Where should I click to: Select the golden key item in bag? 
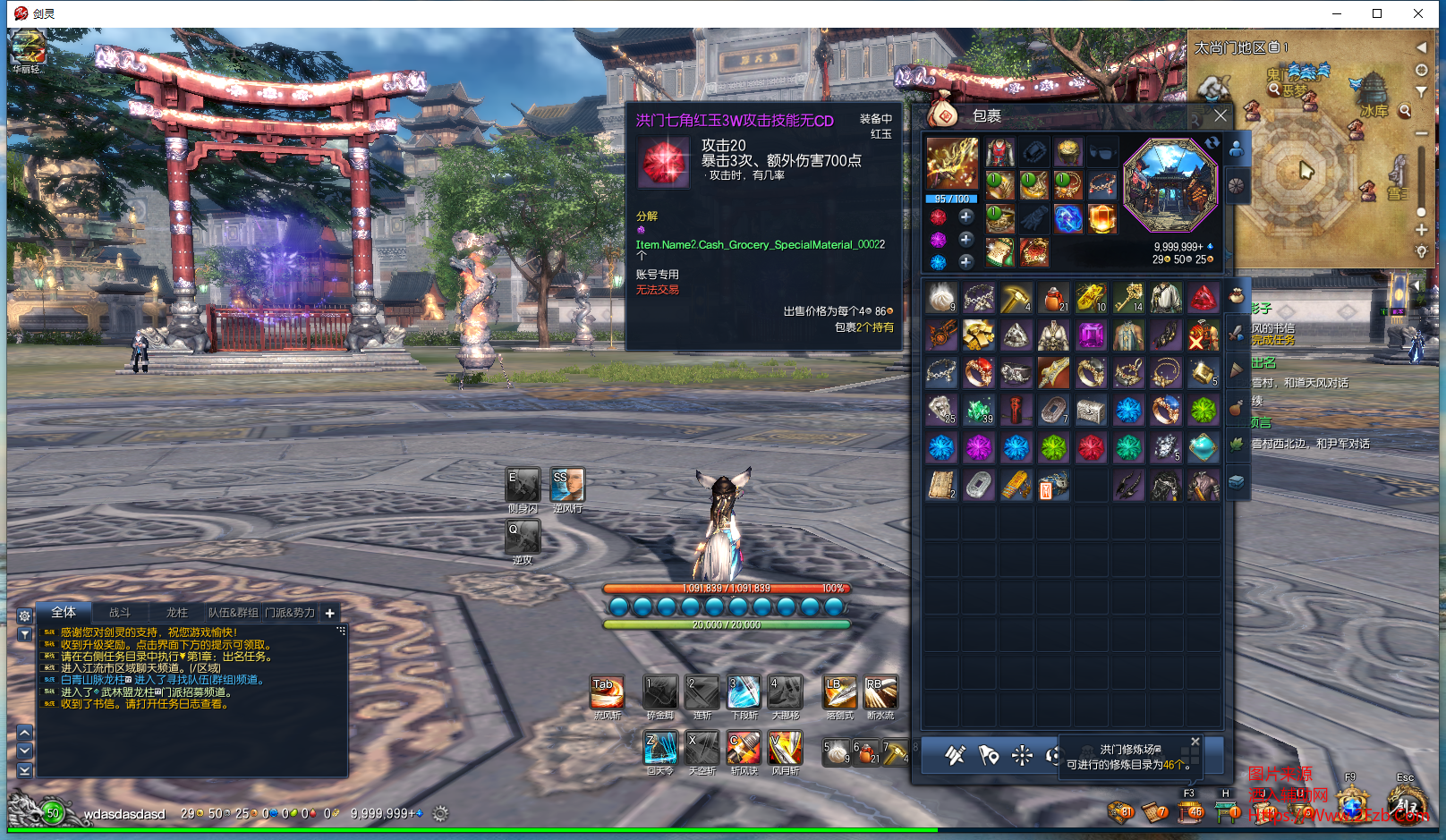coord(1128,298)
